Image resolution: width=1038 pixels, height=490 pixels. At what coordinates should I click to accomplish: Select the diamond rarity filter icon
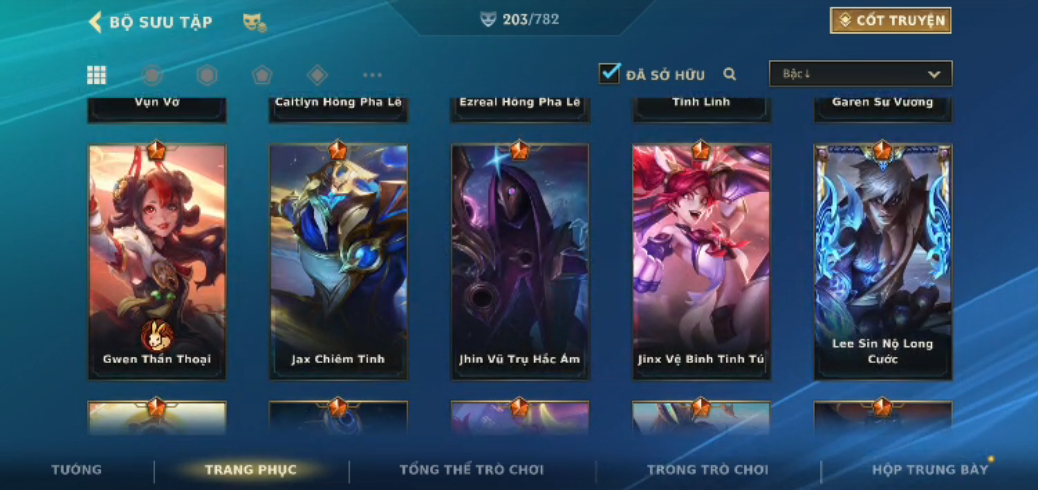click(x=317, y=75)
